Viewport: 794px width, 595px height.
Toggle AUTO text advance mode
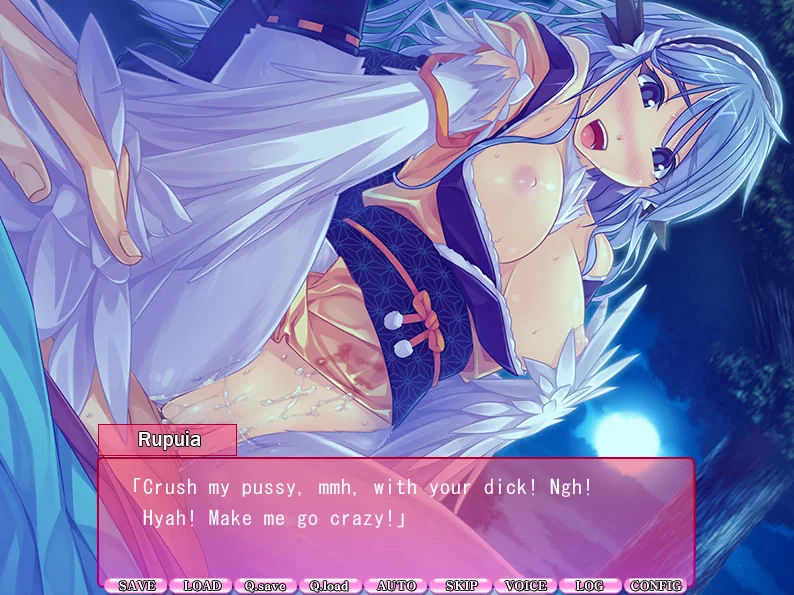click(x=396, y=586)
